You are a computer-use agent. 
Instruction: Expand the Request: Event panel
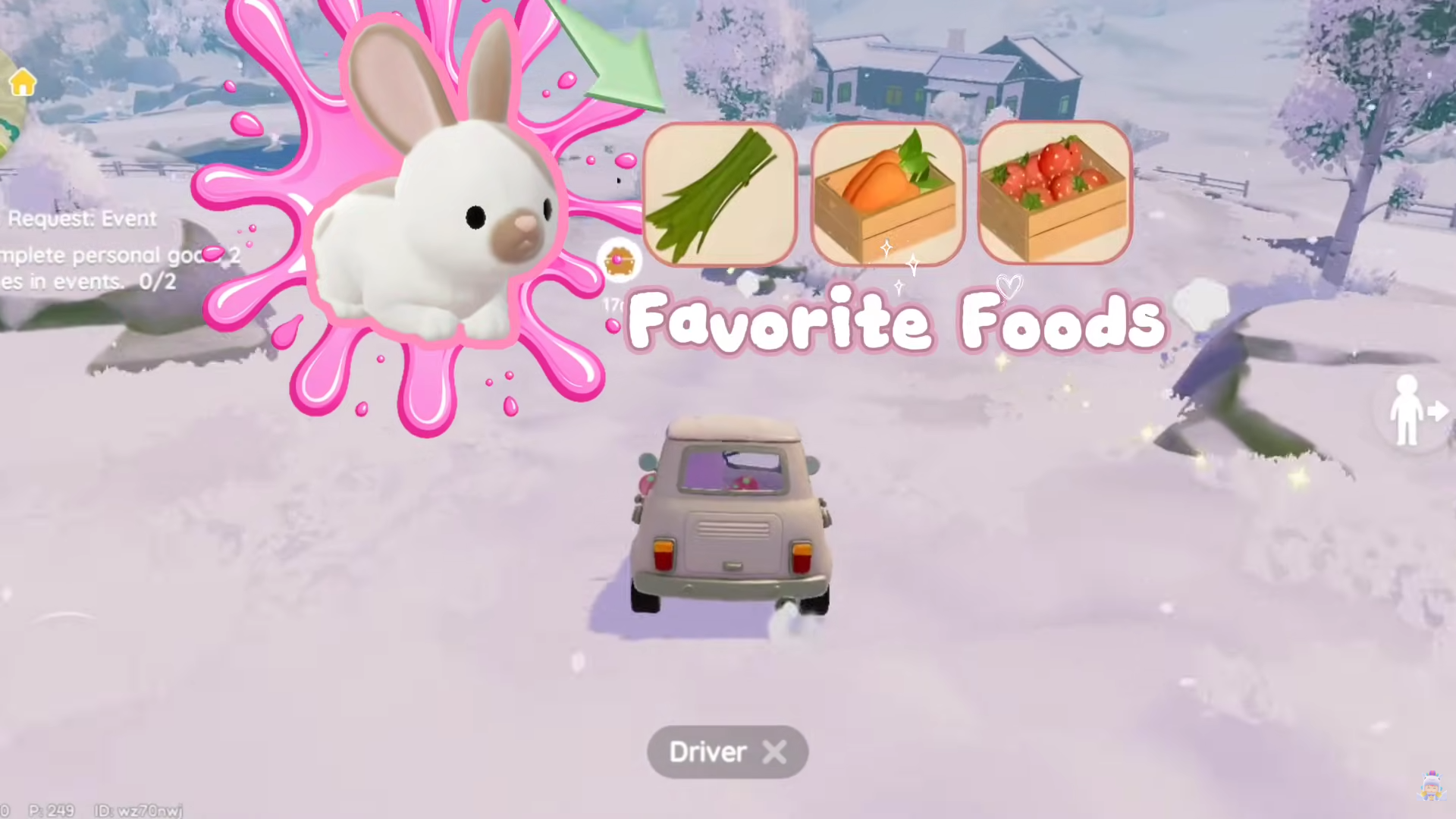coord(91,250)
